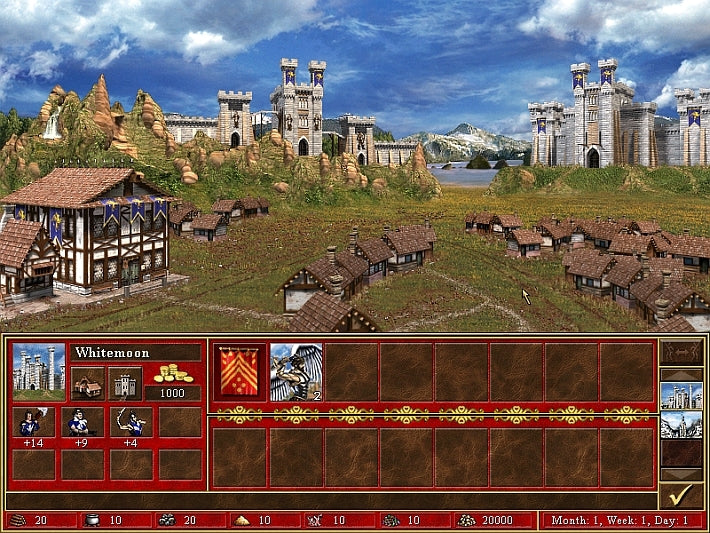Select the winged angel garrison stack
This screenshot has width=710, height=533.
pos(295,372)
